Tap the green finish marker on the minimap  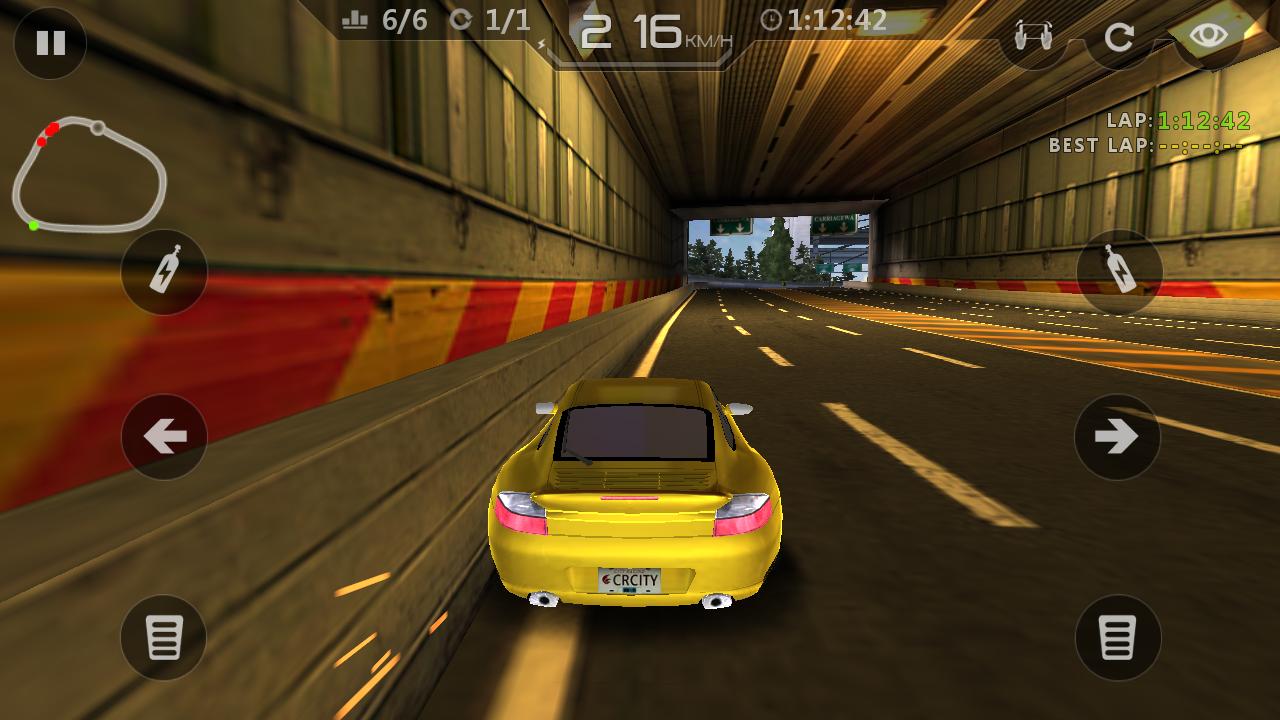[x=33, y=225]
